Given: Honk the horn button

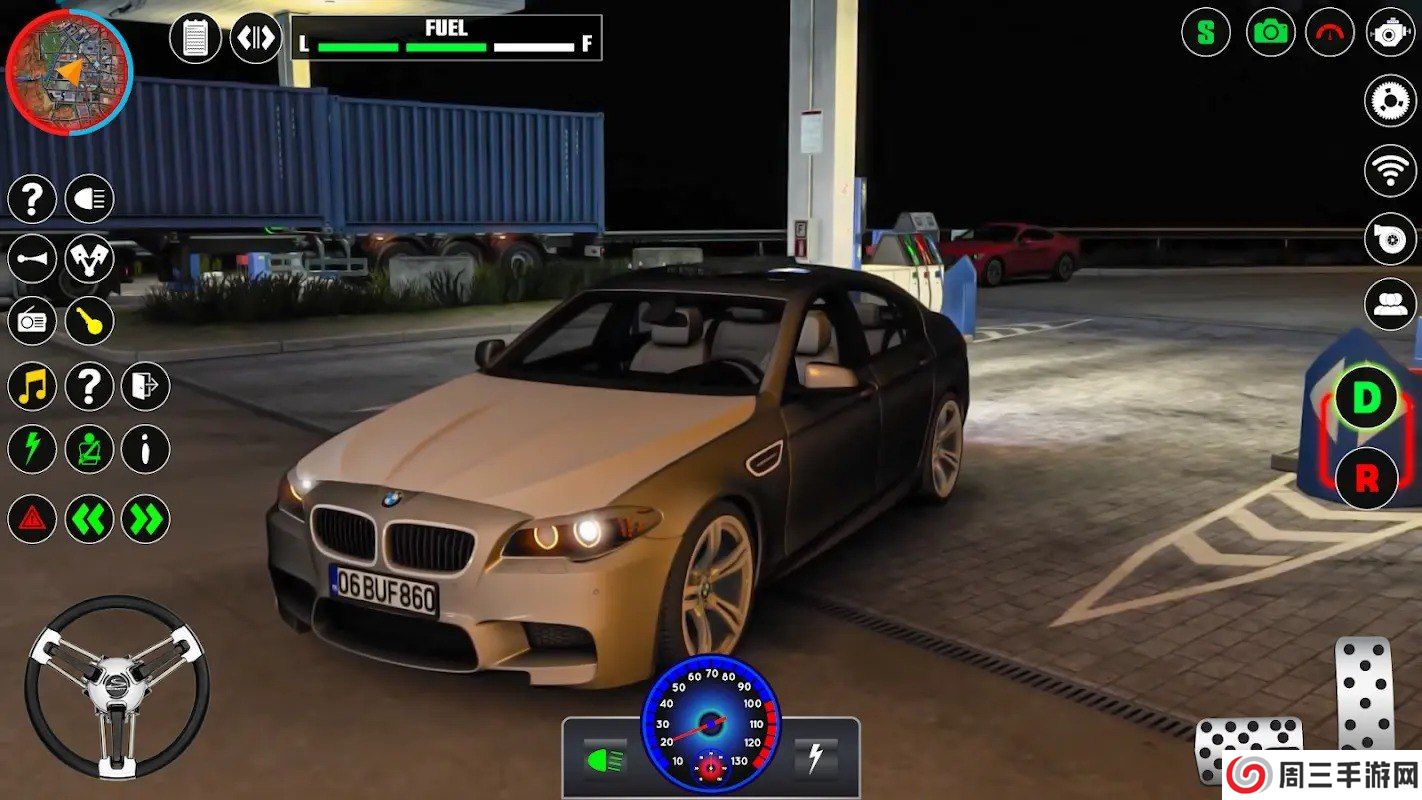Looking at the screenshot, I should click(x=32, y=260).
